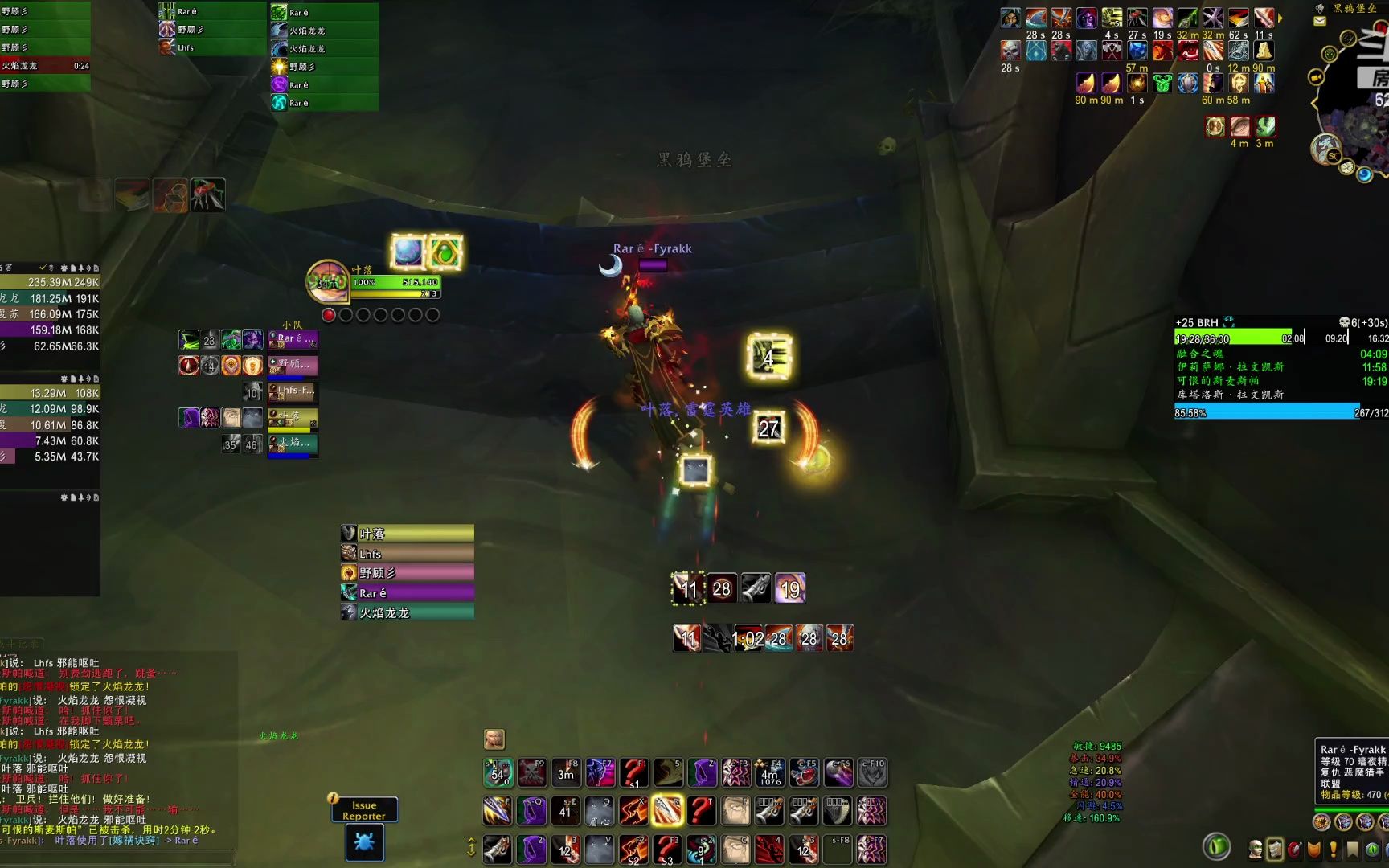Screen dimensions: 1389x868
Task: Select the 叶落 player unit frame portrait
Action: [x=327, y=280]
